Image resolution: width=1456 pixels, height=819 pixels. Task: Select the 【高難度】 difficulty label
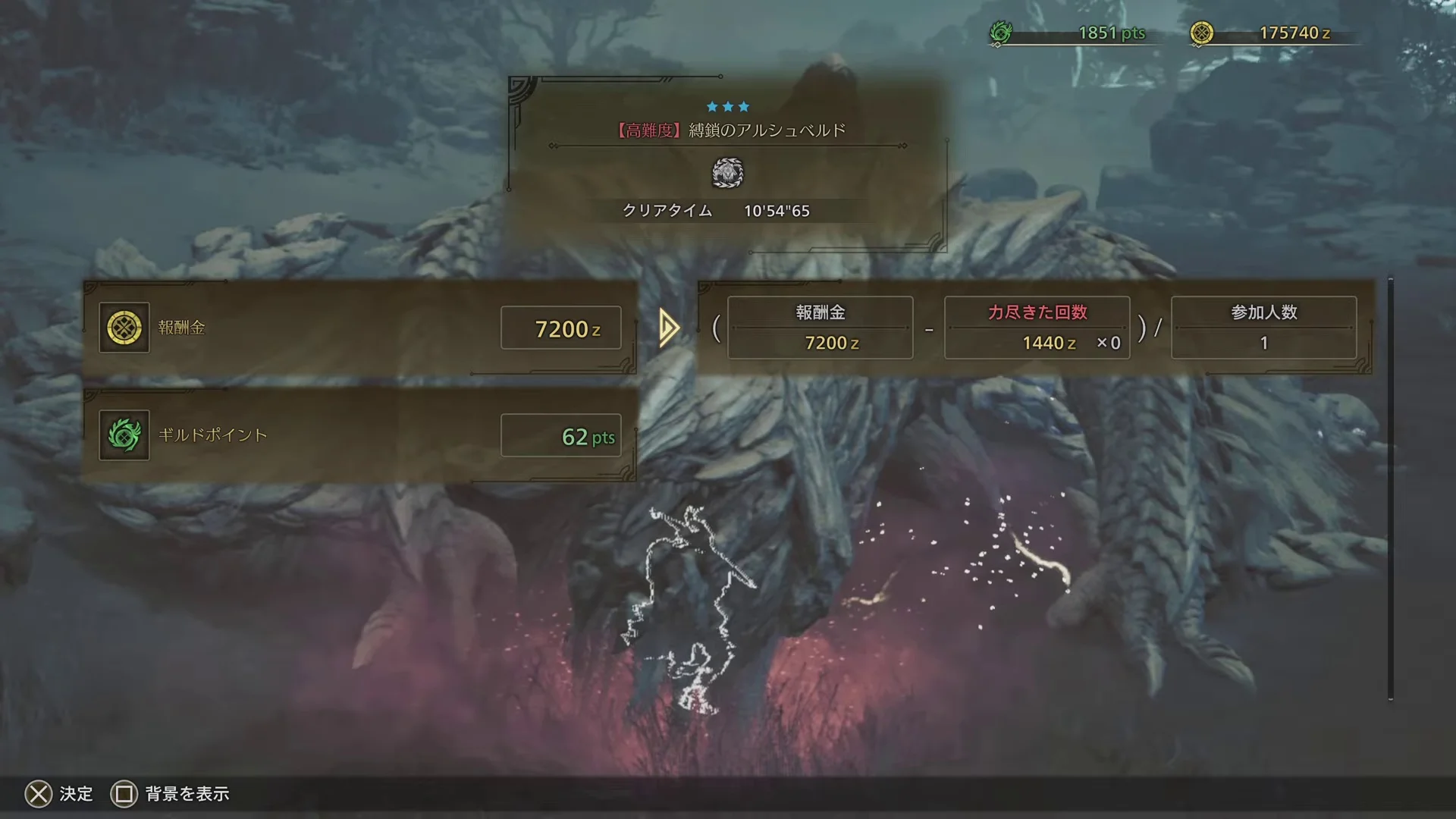[648, 130]
